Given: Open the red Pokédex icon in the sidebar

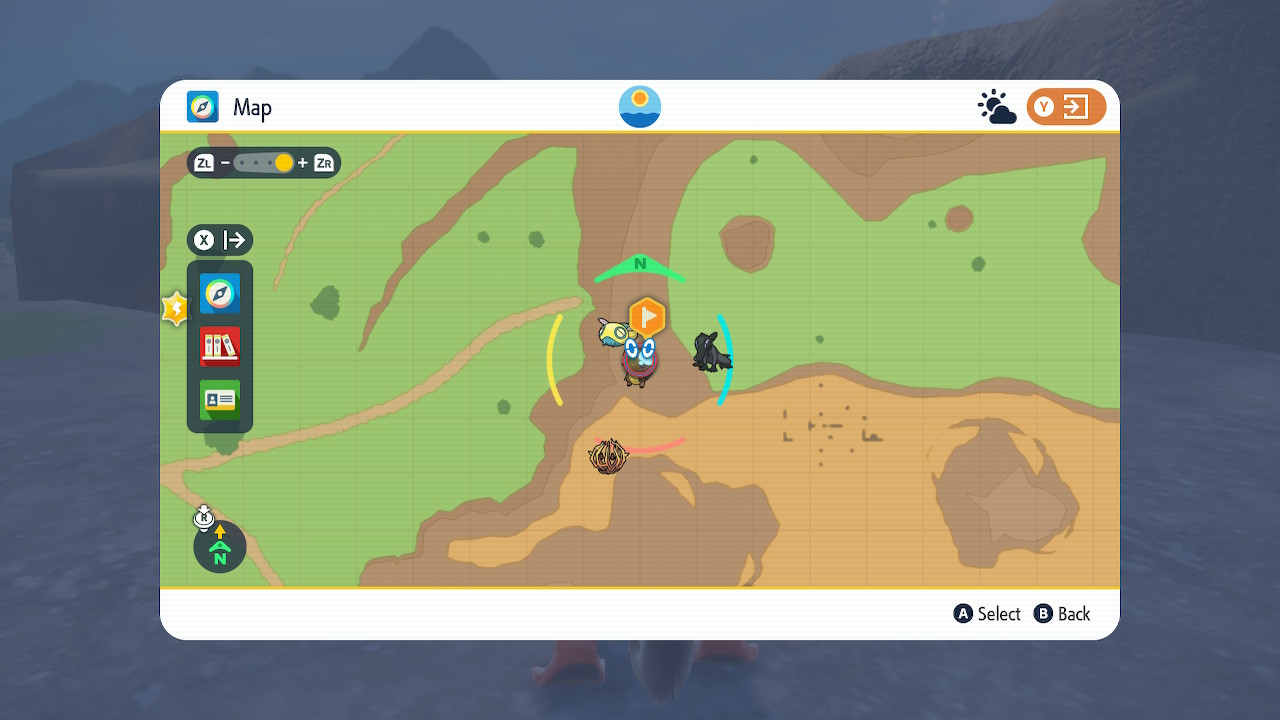Looking at the screenshot, I should point(219,345).
